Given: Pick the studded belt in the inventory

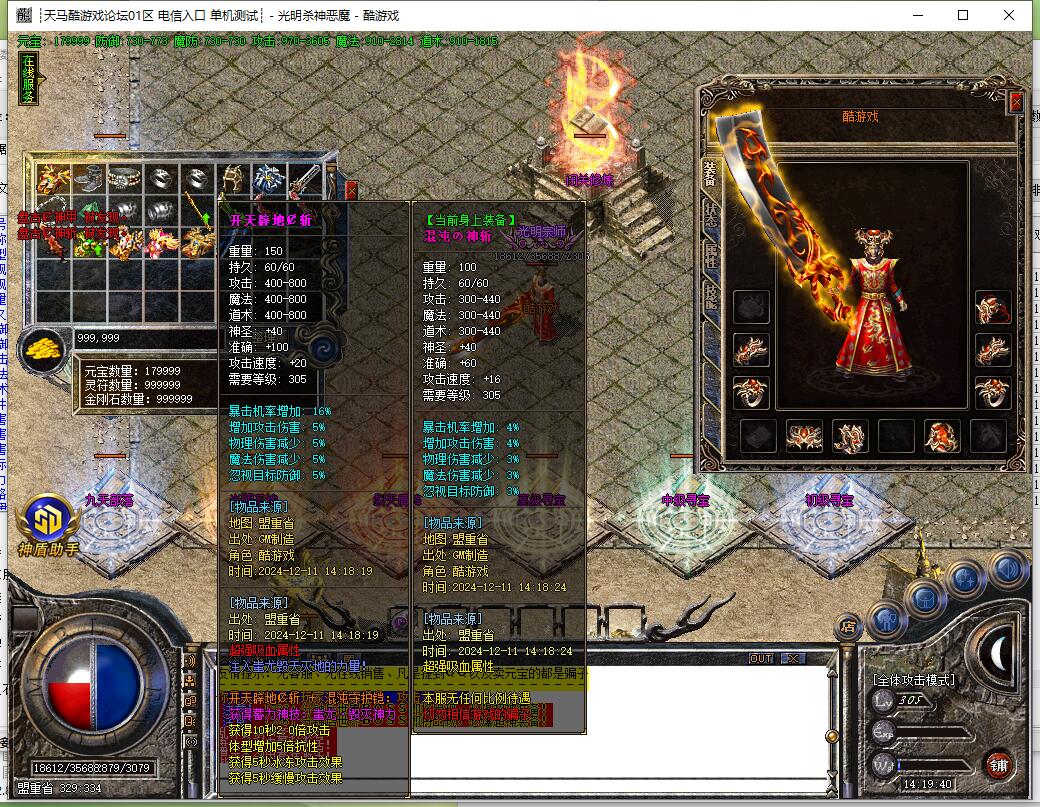Looking at the screenshot, I should click(x=124, y=179).
